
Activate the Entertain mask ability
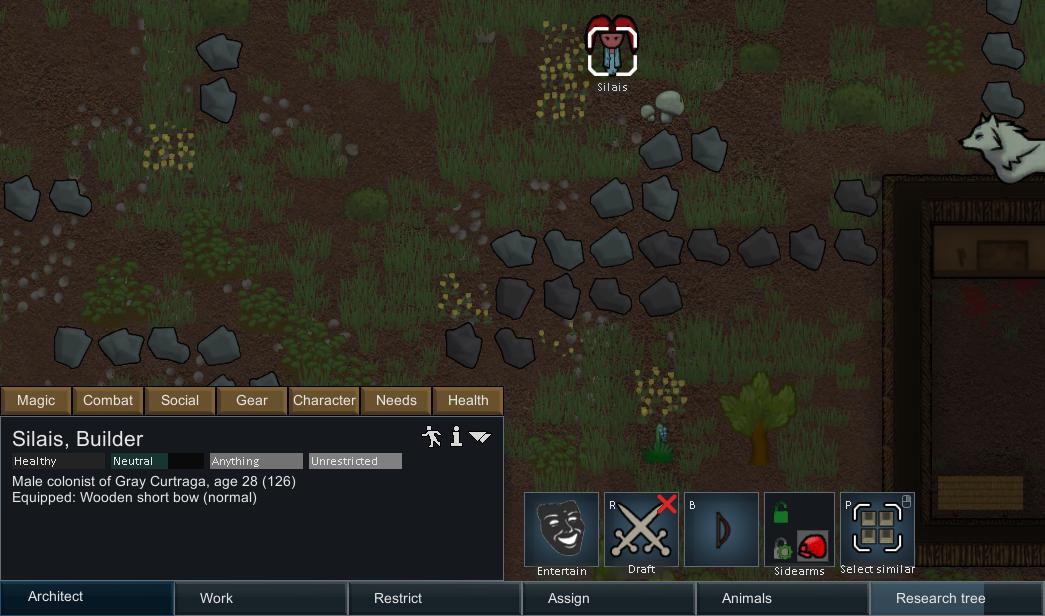[x=561, y=529]
